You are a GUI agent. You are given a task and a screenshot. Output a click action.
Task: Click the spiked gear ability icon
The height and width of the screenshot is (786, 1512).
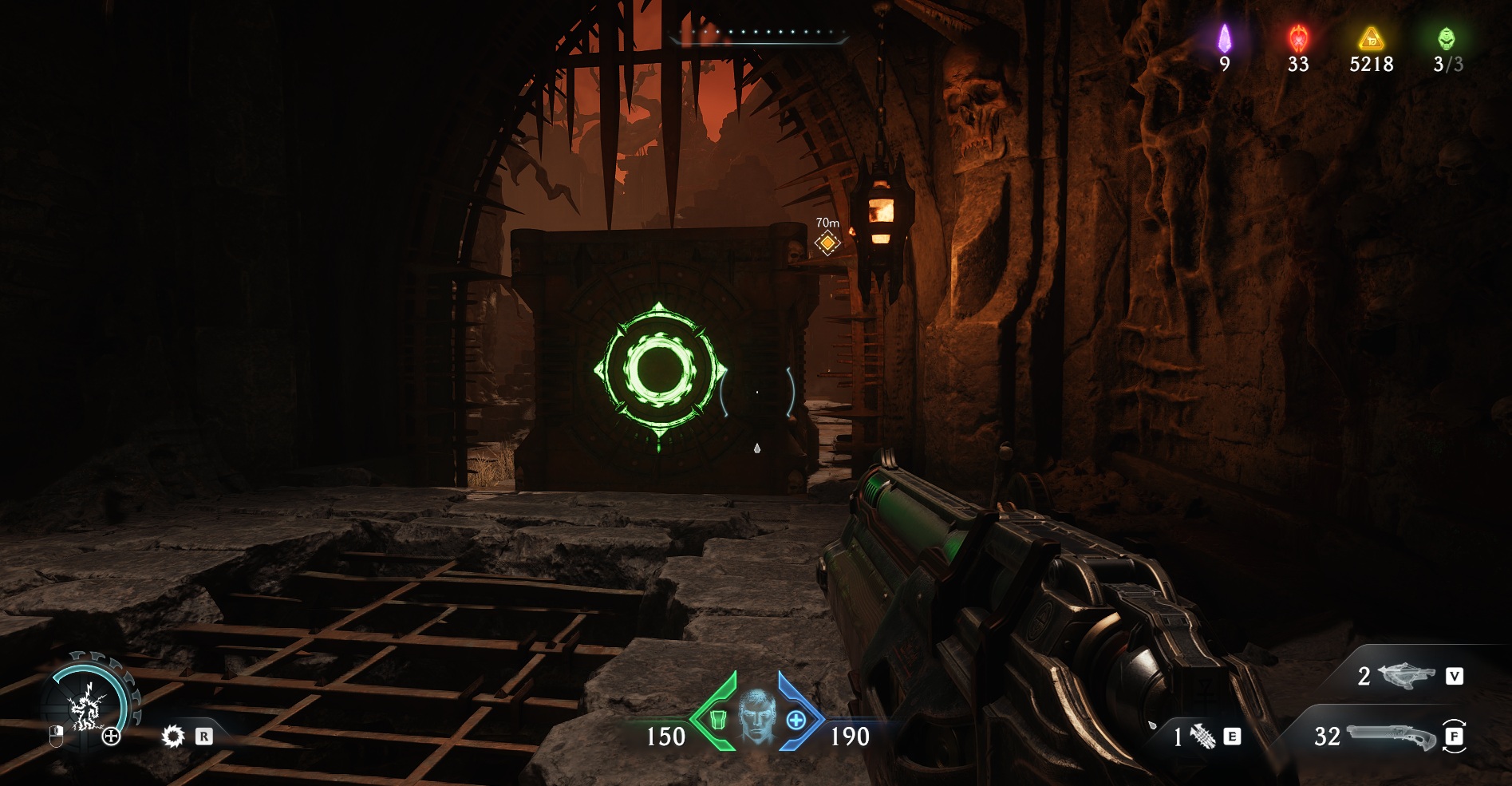coord(172,736)
